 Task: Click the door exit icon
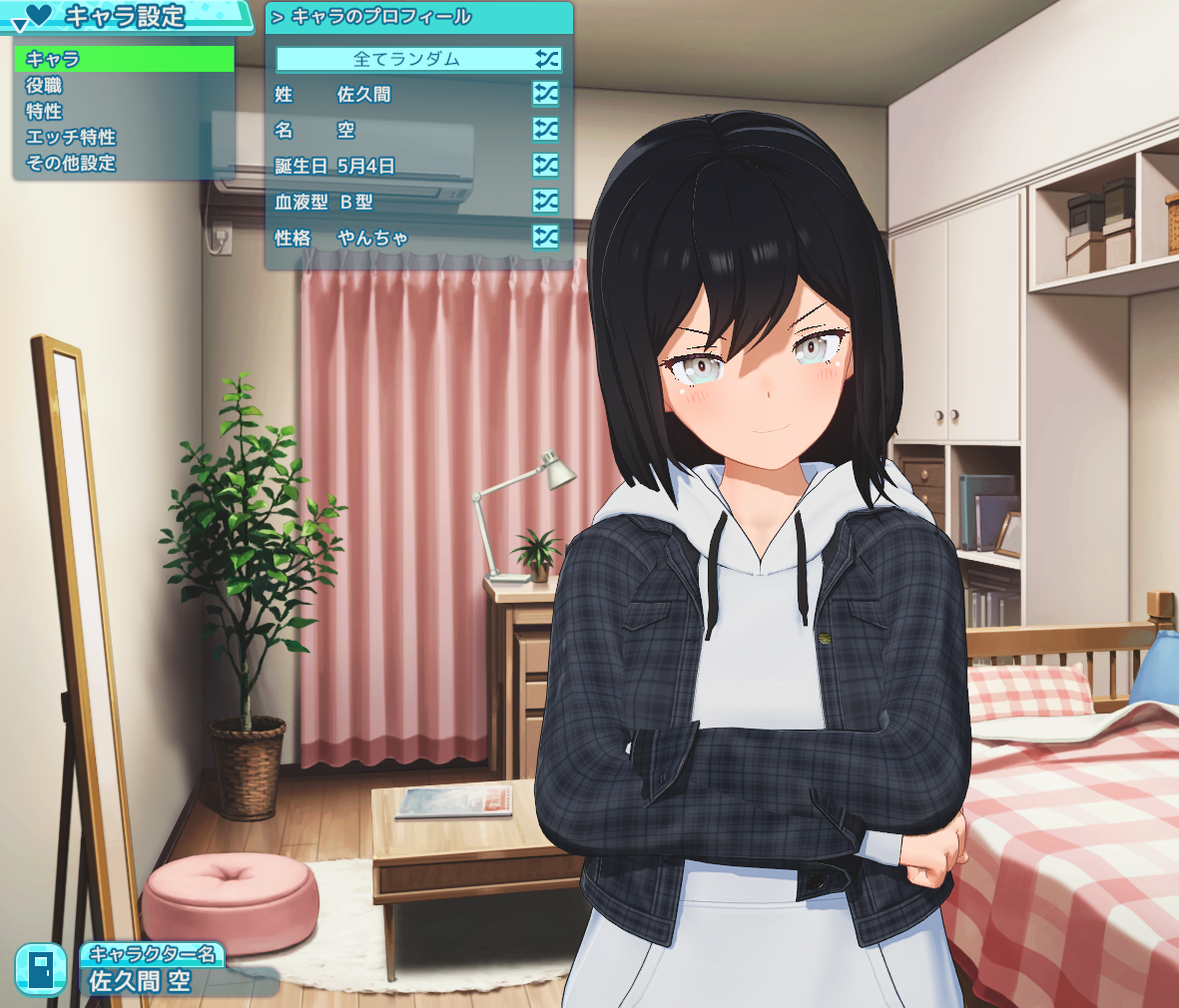click(x=41, y=969)
